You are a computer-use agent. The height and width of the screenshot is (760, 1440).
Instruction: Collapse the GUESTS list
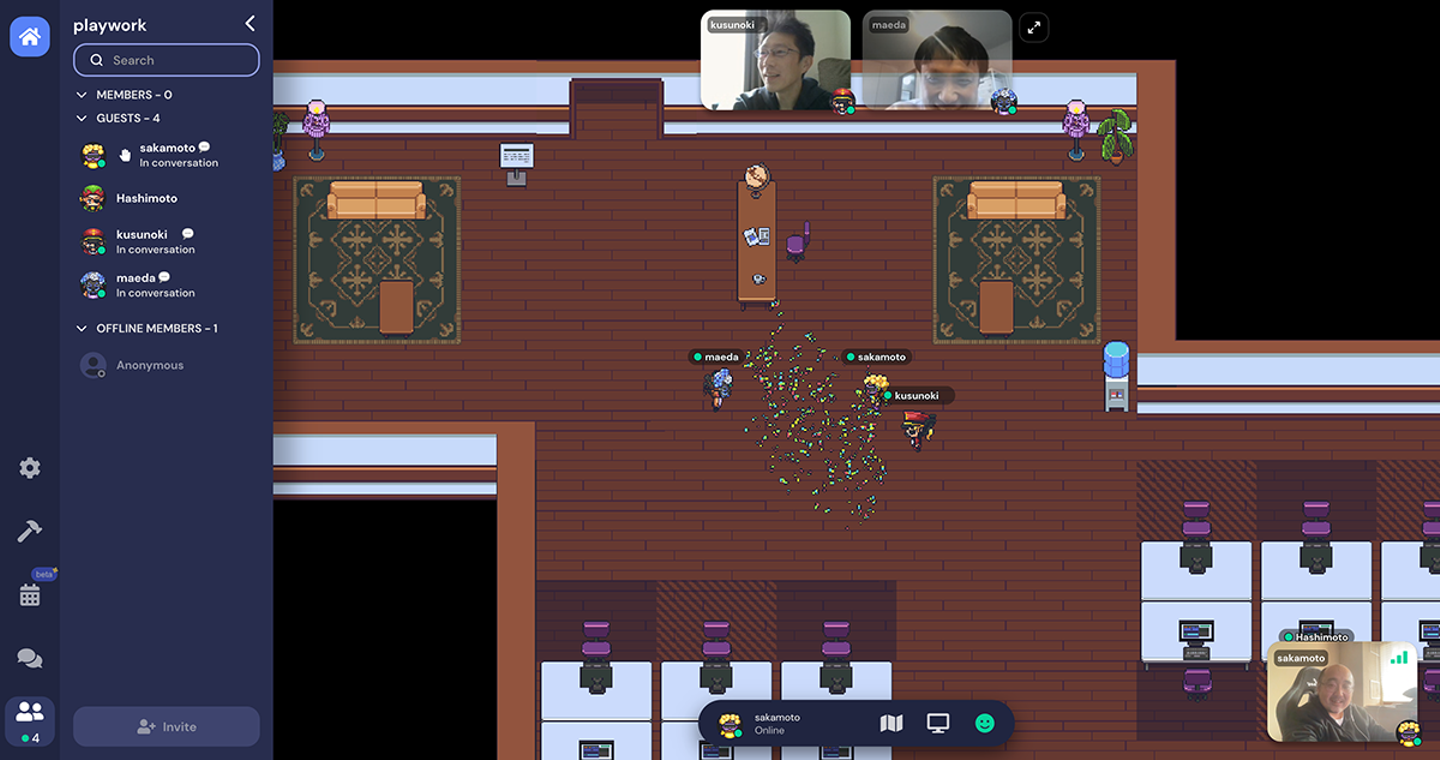[x=82, y=118]
